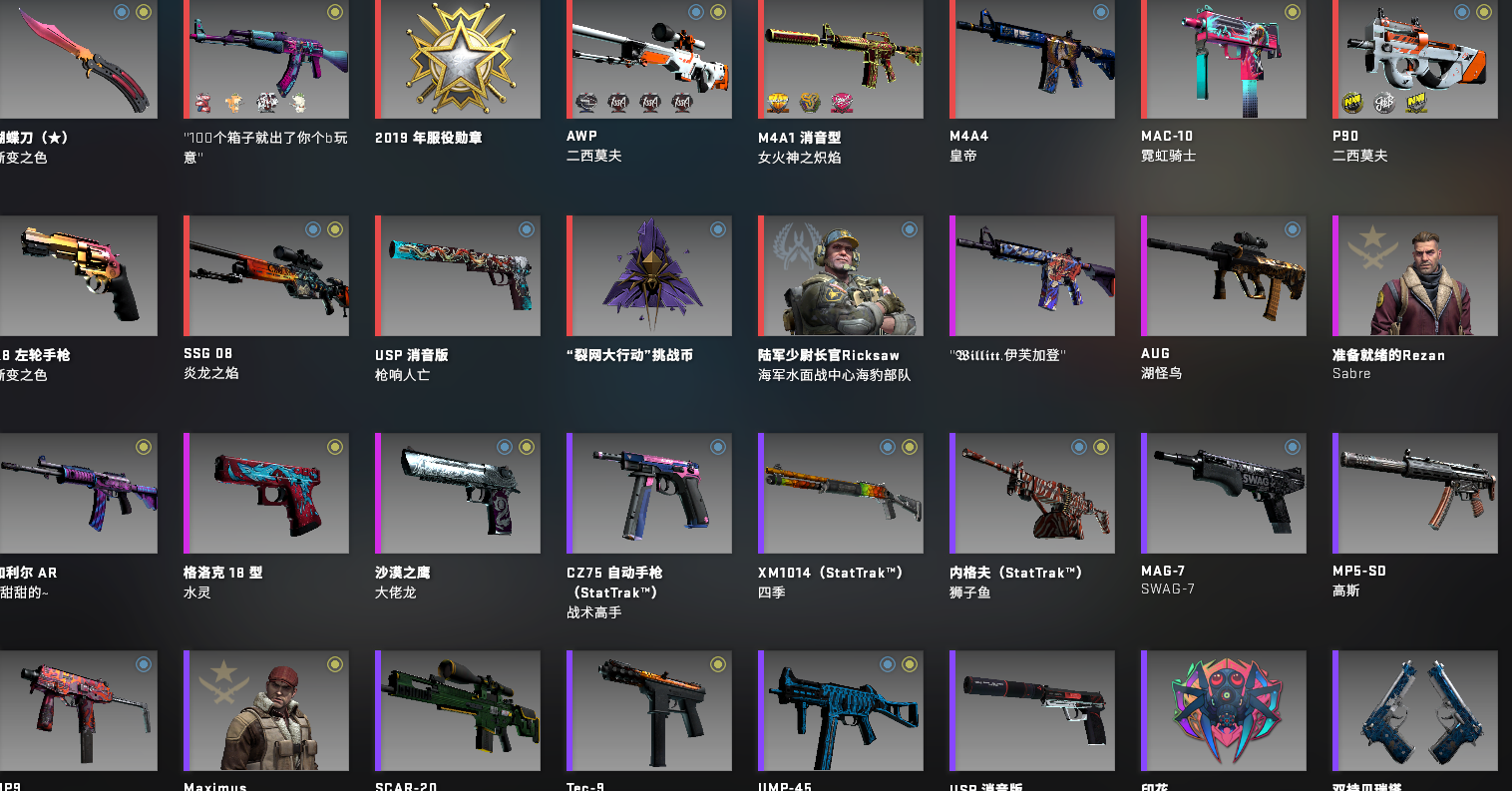Click the pink sticker under M4A1 消音型
Image resolution: width=1512 pixels, height=791 pixels.
(x=841, y=101)
